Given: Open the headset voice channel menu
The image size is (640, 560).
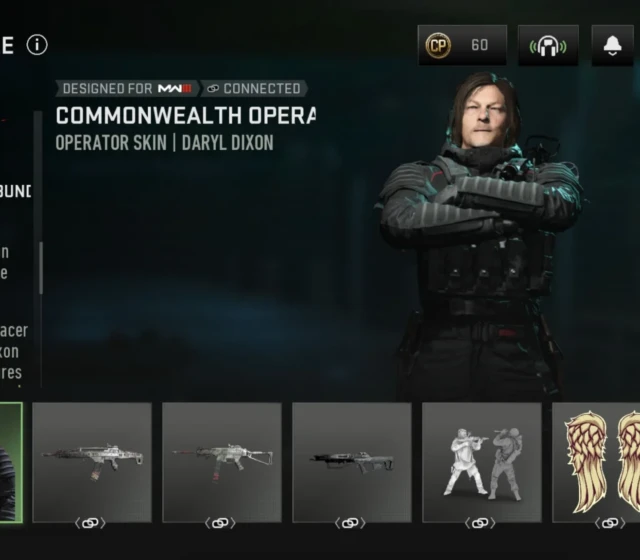Looking at the screenshot, I should [548, 45].
